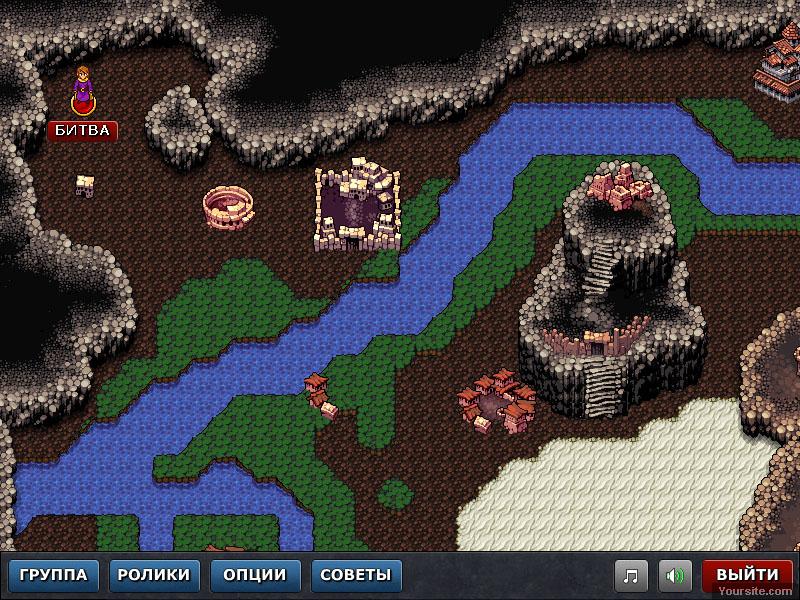Image resolution: width=800 pixels, height=600 pixels.
Task: Click the red ВЫЙТИ exit button
Action: coord(747,575)
